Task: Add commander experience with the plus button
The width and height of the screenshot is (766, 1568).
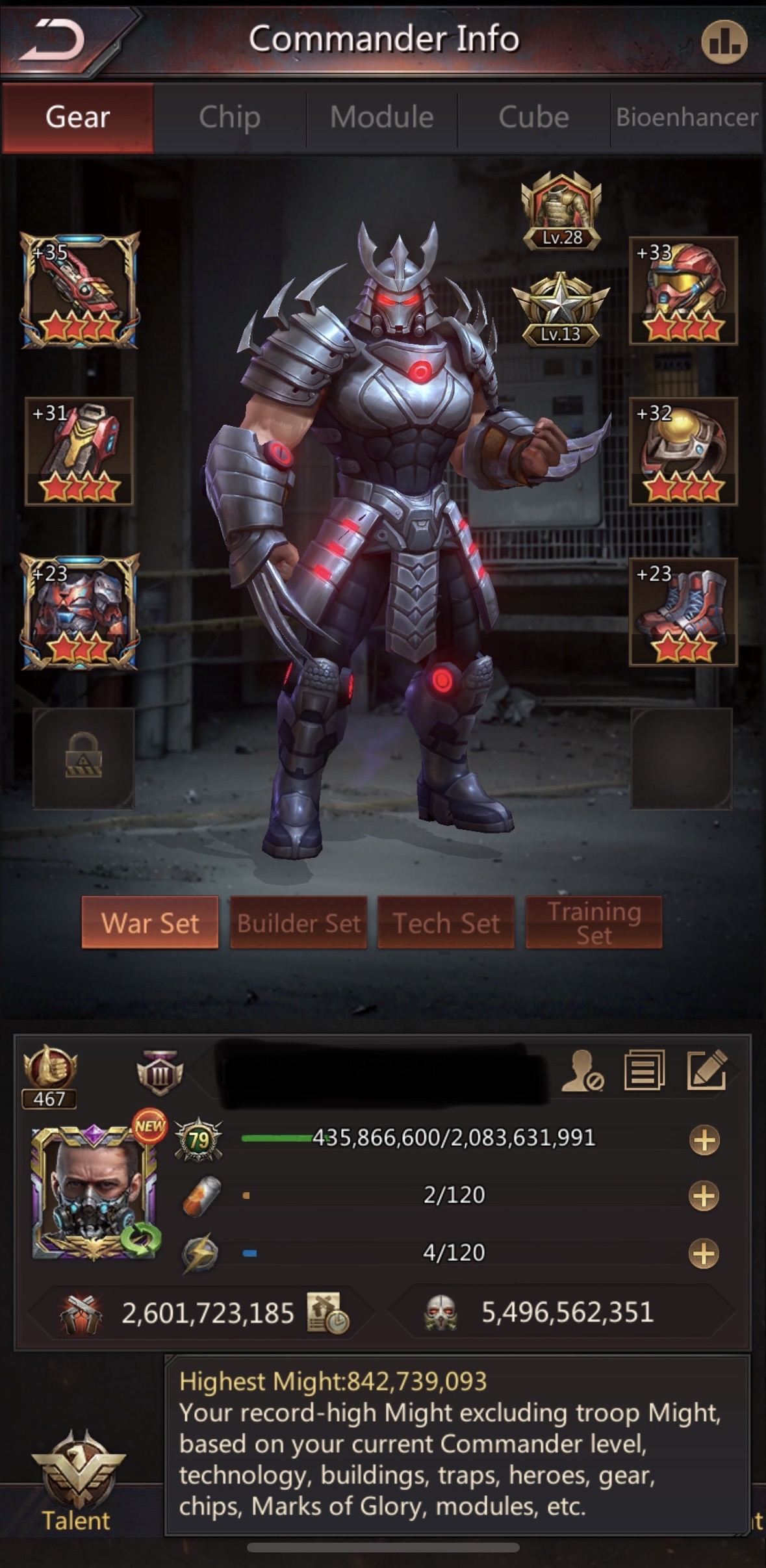Action: [704, 1140]
